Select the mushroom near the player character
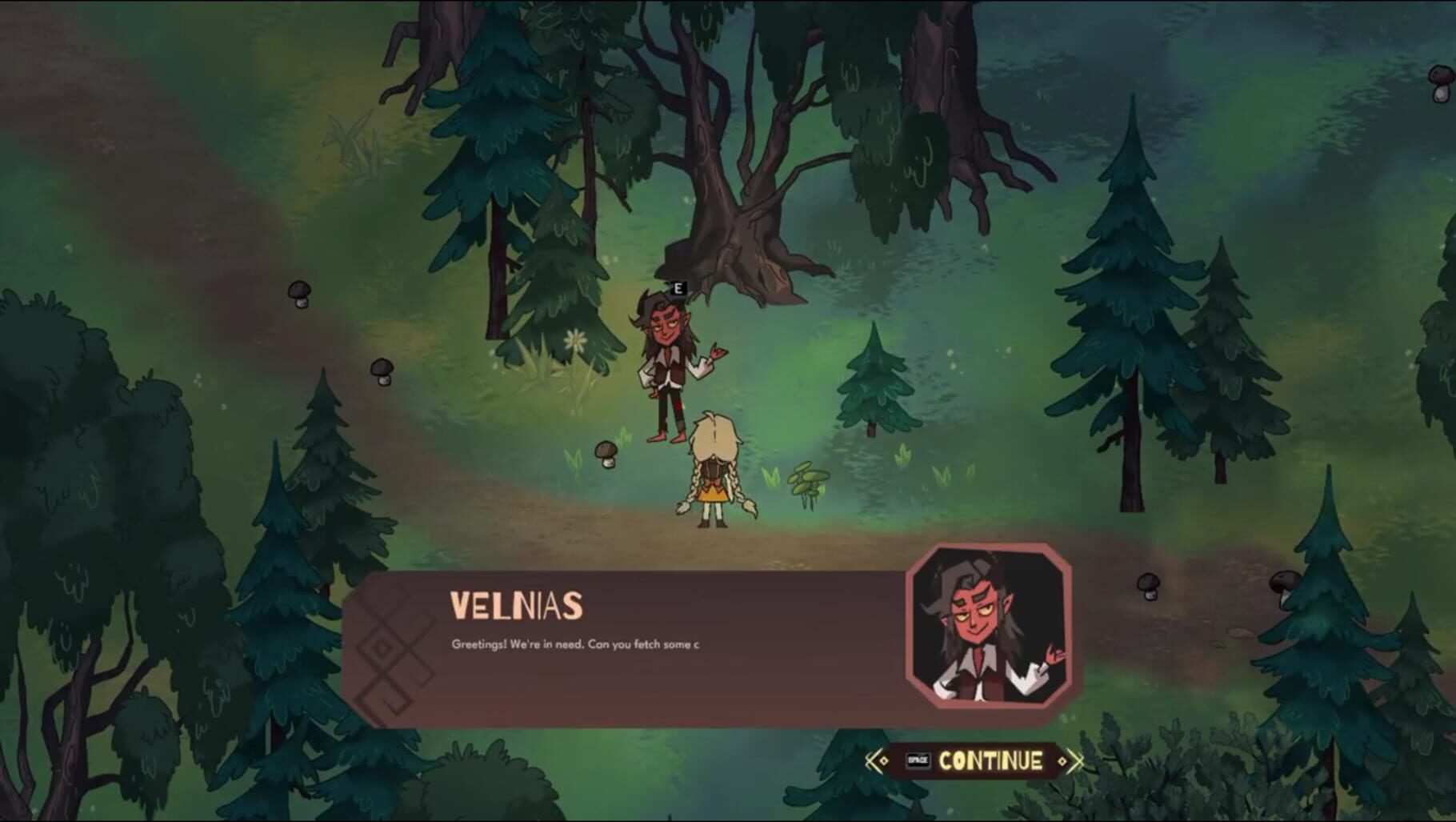The width and height of the screenshot is (1456, 822). tap(605, 454)
